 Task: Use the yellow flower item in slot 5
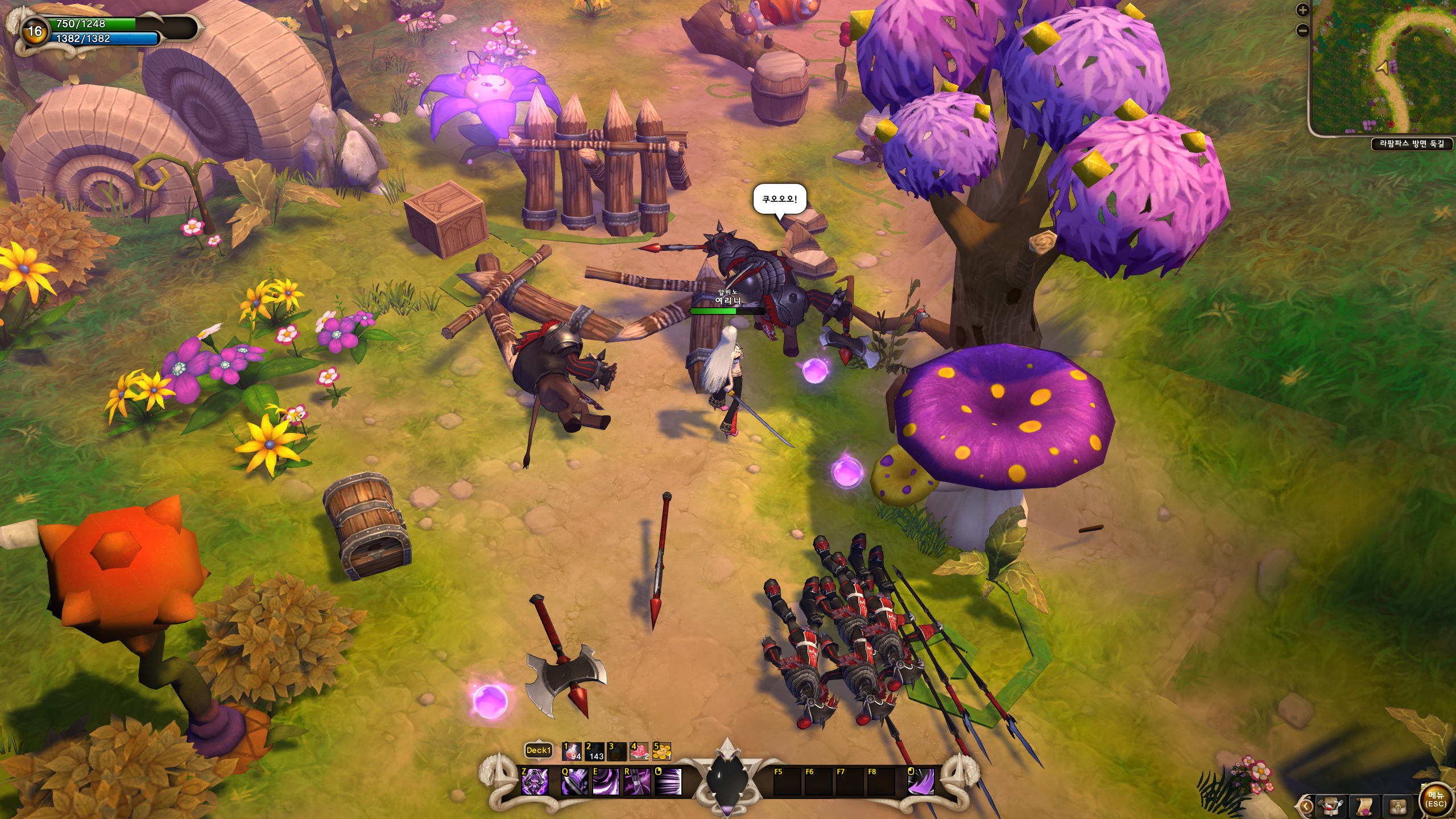click(662, 751)
